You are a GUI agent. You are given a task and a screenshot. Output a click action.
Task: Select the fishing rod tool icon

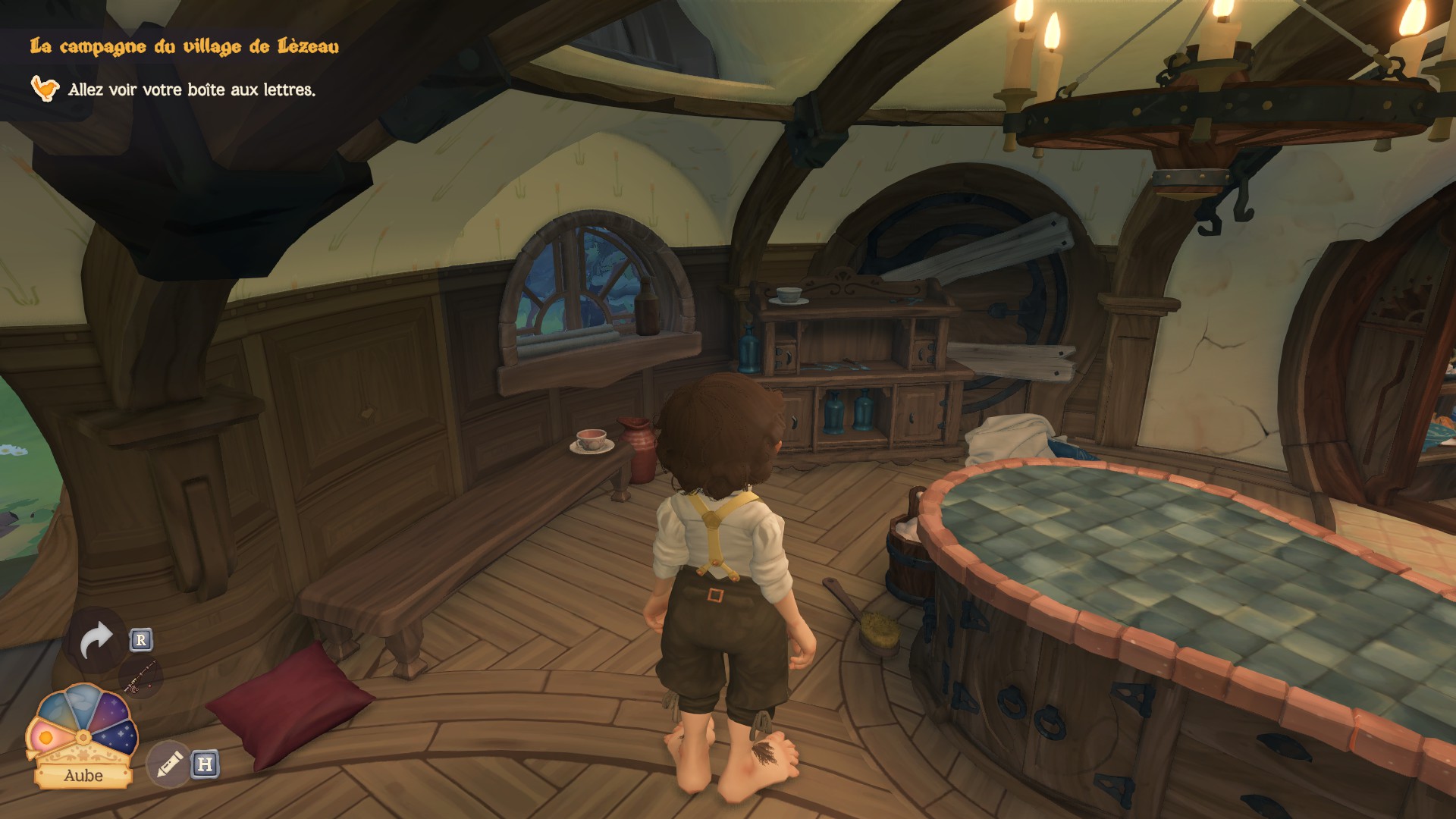[141, 677]
